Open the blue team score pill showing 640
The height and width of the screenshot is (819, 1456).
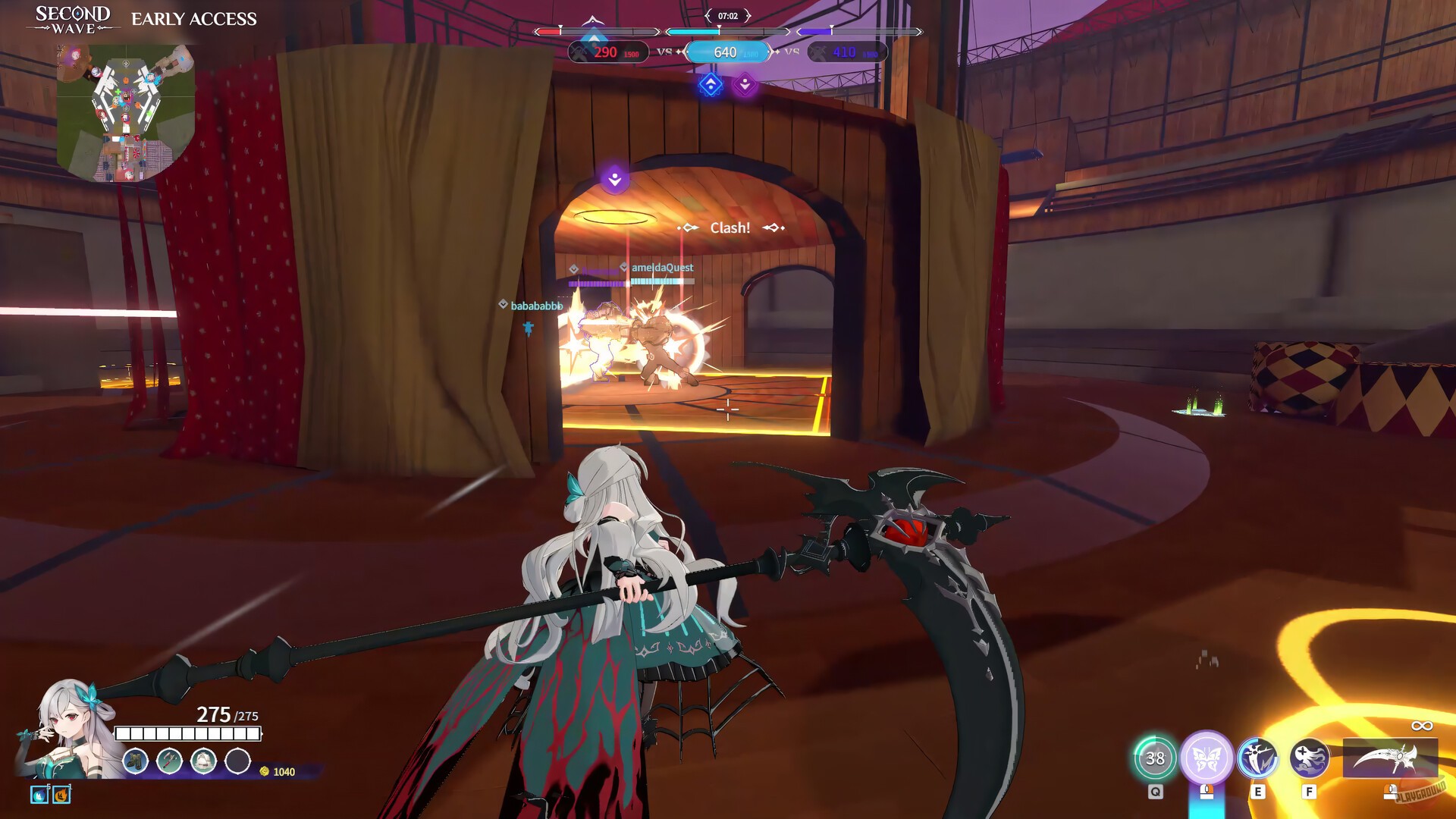[726, 52]
